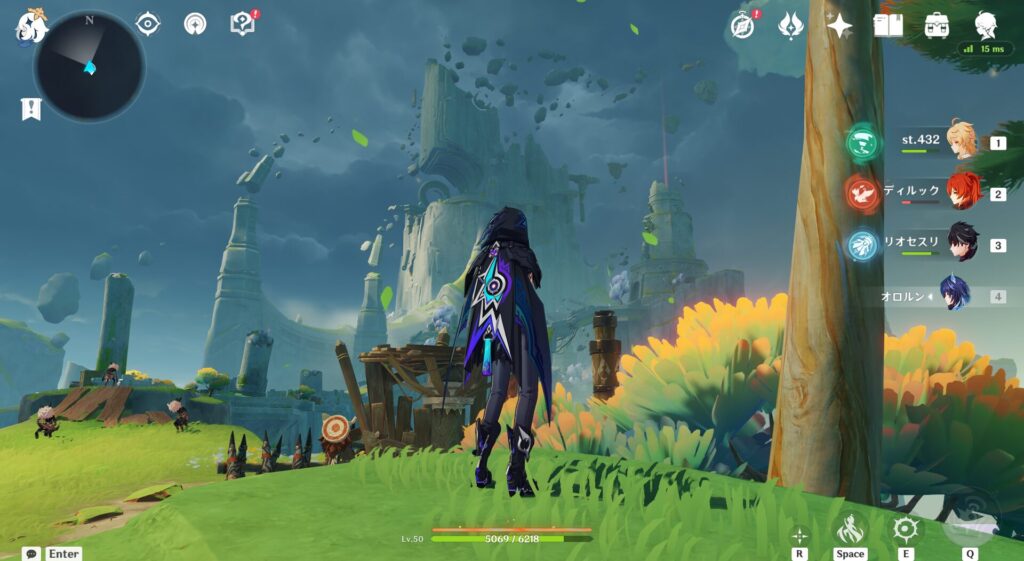Open the winged emblem icon
The image size is (1024, 561).
tap(791, 26)
